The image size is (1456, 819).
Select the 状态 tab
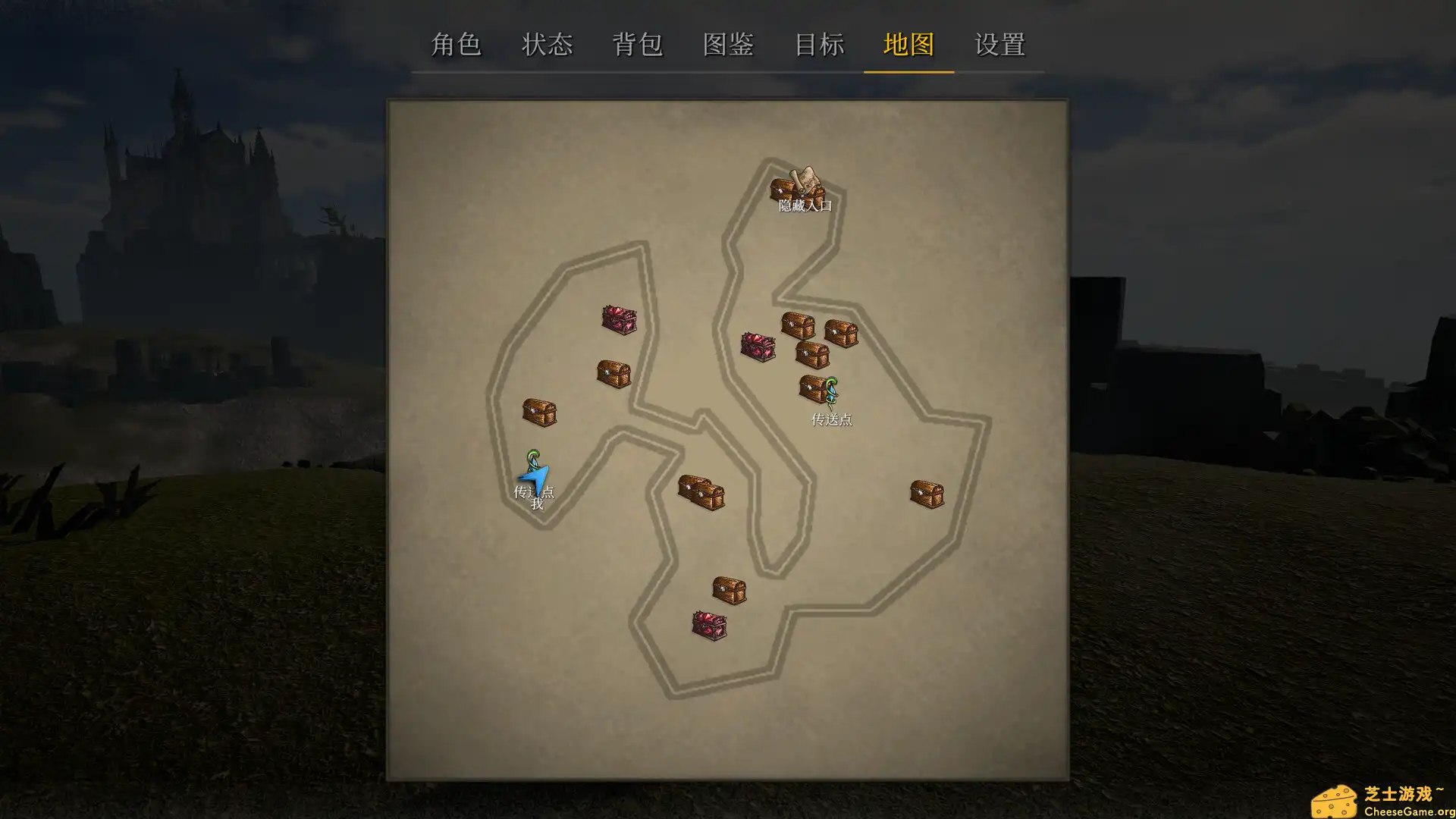(548, 45)
